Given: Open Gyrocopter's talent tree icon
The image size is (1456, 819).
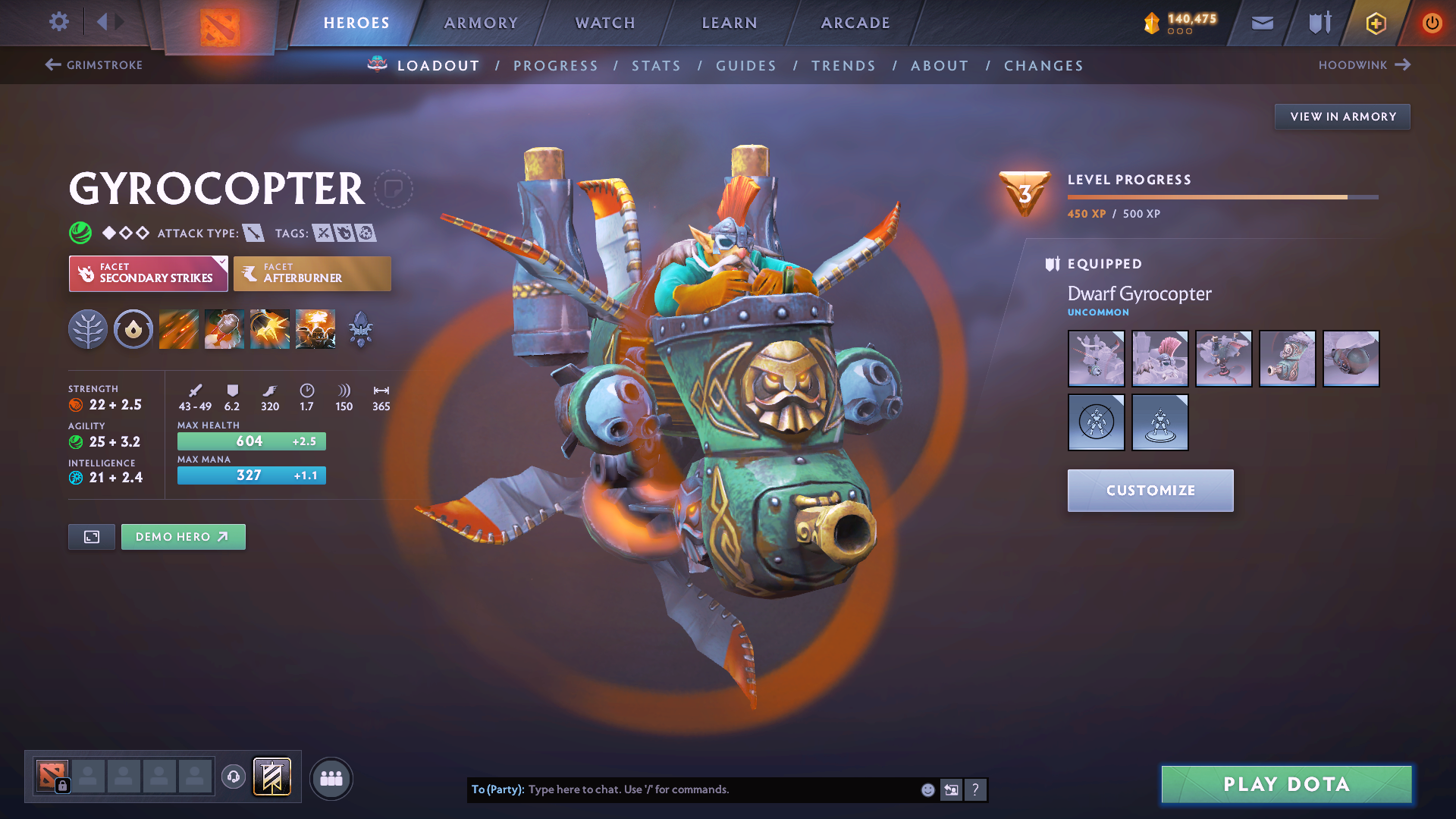Looking at the screenshot, I should coord(87,328).
